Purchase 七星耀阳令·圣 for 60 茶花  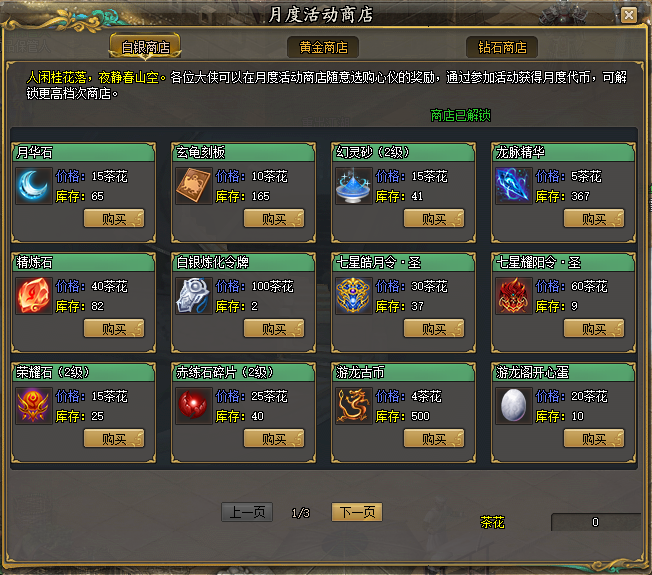tap(594, 329)
